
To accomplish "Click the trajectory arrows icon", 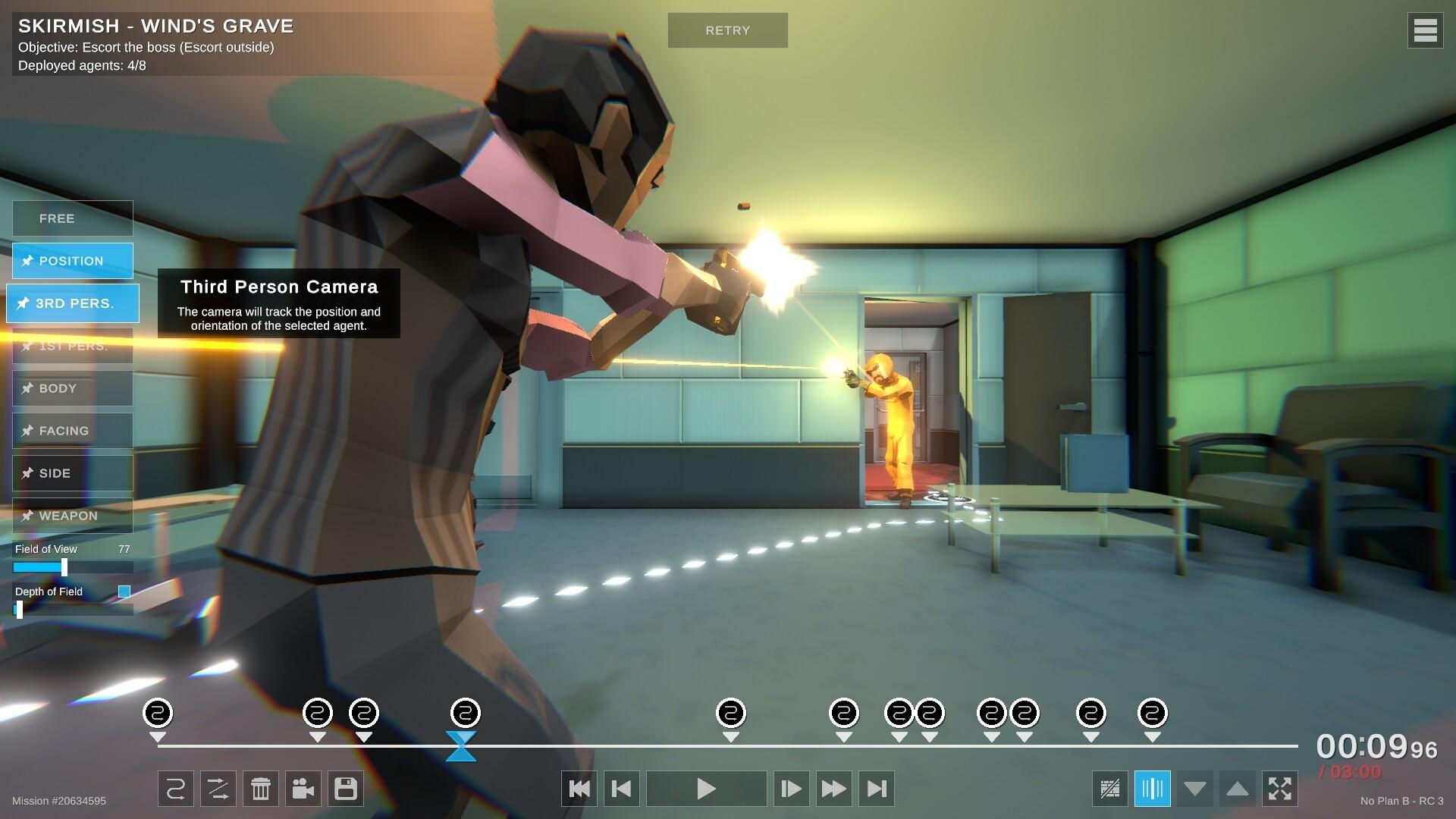I will [x=218, y=789].
